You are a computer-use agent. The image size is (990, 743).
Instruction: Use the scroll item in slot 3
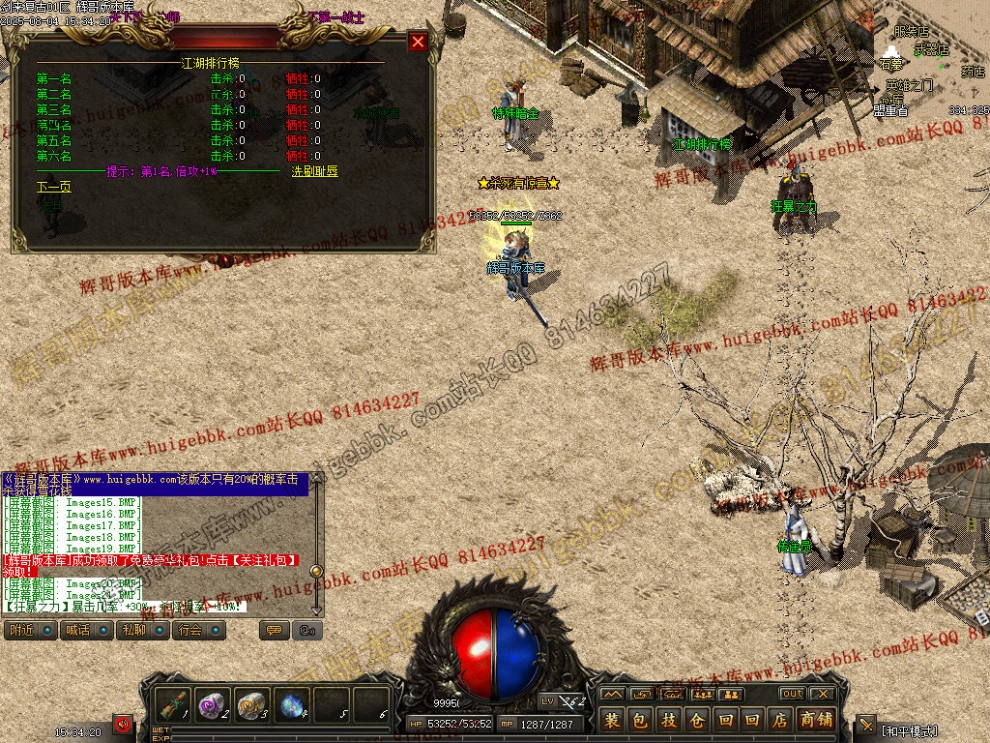[253, 704]
